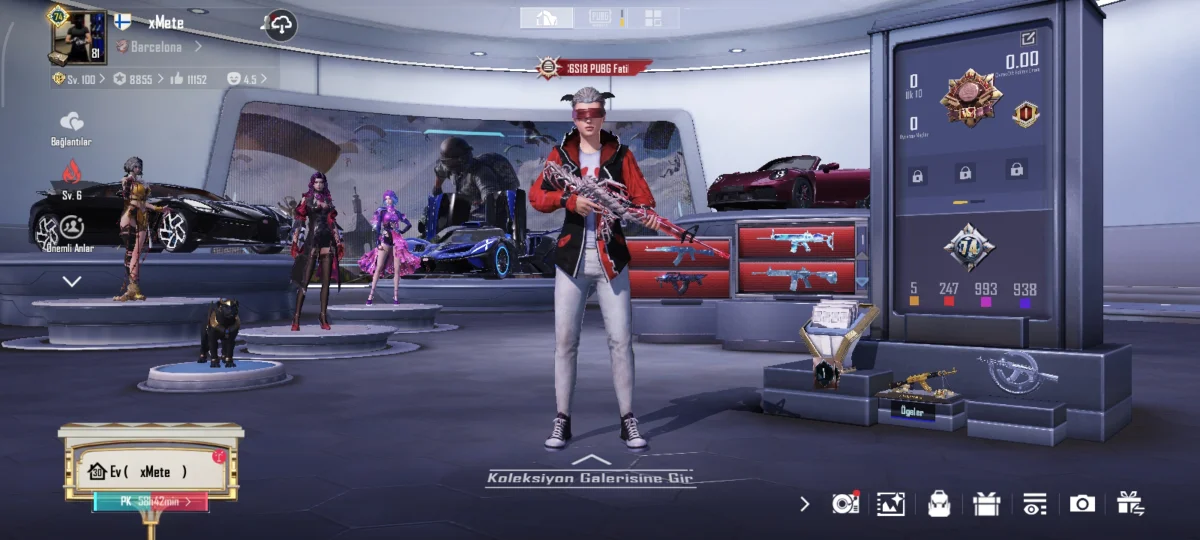The height and width of the screenshot is (540, 1200).
Task: Open the picture frame with sparkle icon
Action: [890, 504]
